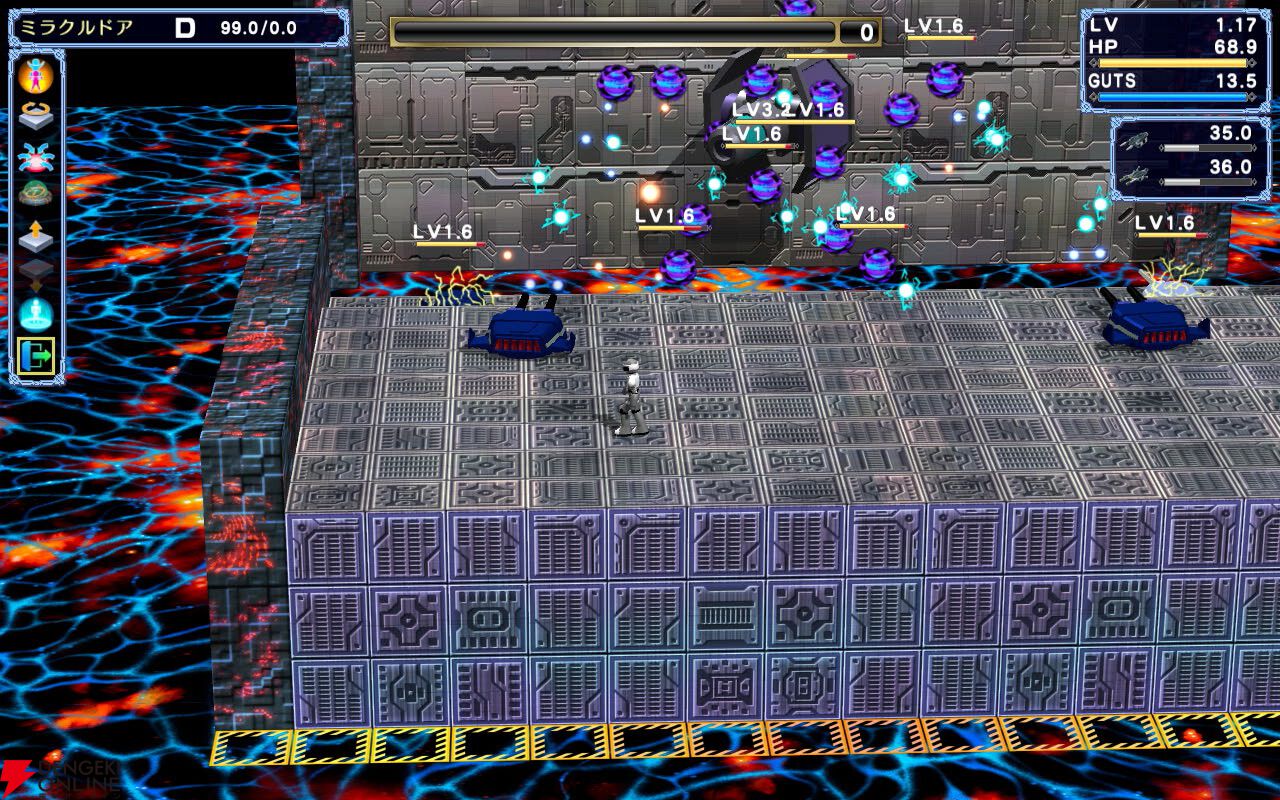Toggle the yellow-highlighted exit selection

click(36, 352)
